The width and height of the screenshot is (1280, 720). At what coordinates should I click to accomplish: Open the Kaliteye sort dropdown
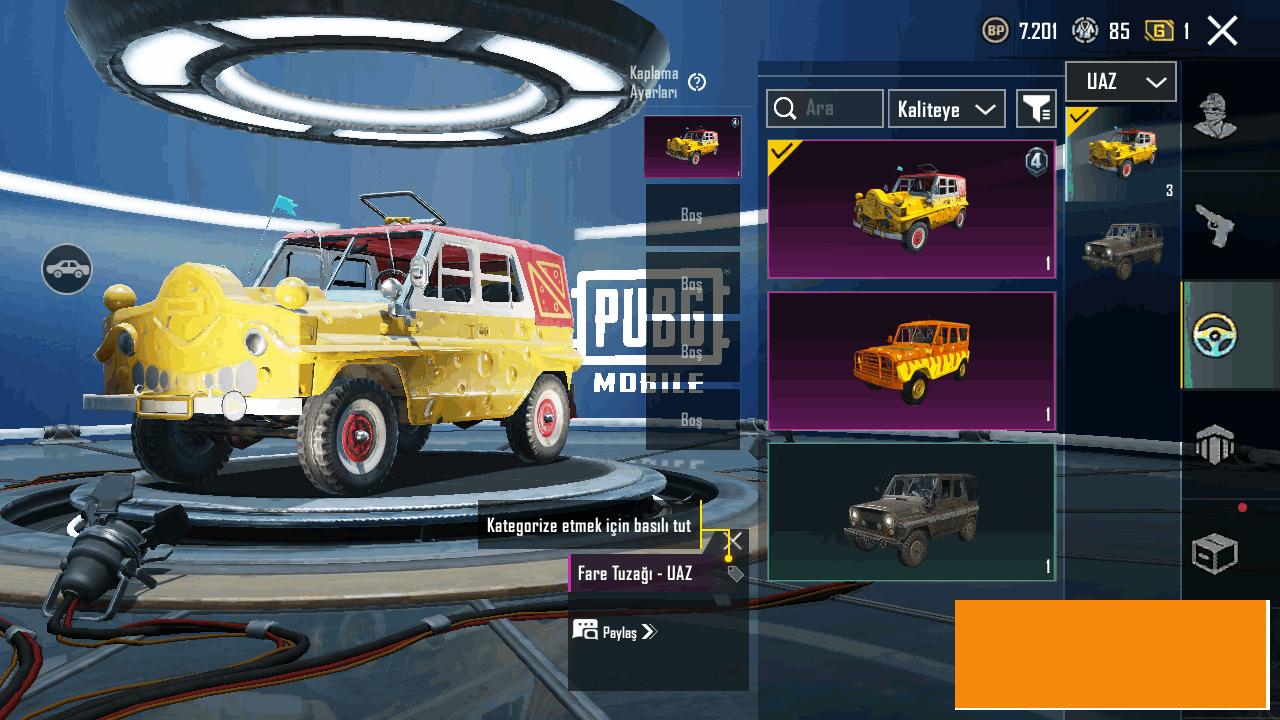[946, 109]
